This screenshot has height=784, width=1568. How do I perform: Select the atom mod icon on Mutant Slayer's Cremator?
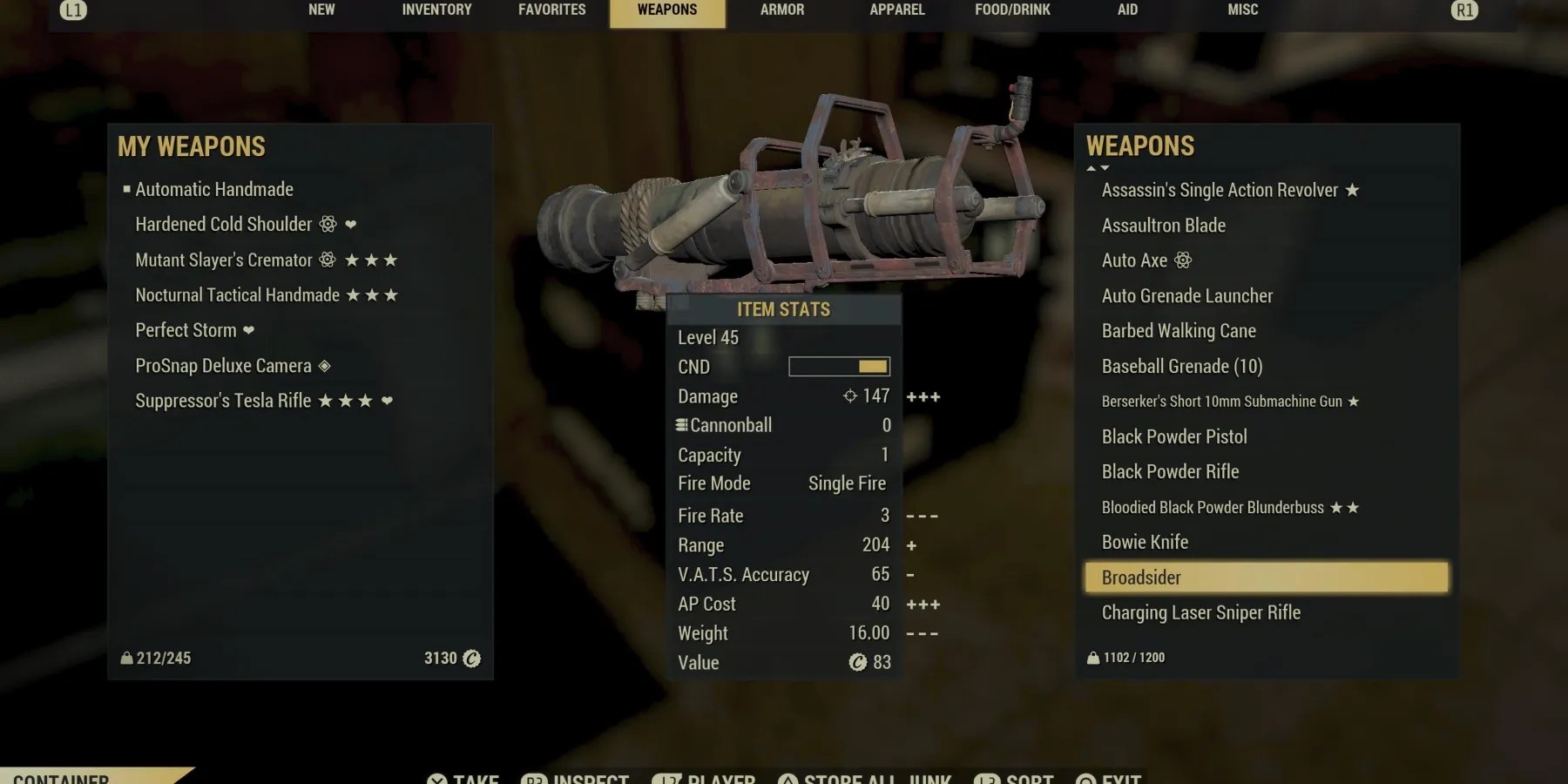[x=328, y=260]
